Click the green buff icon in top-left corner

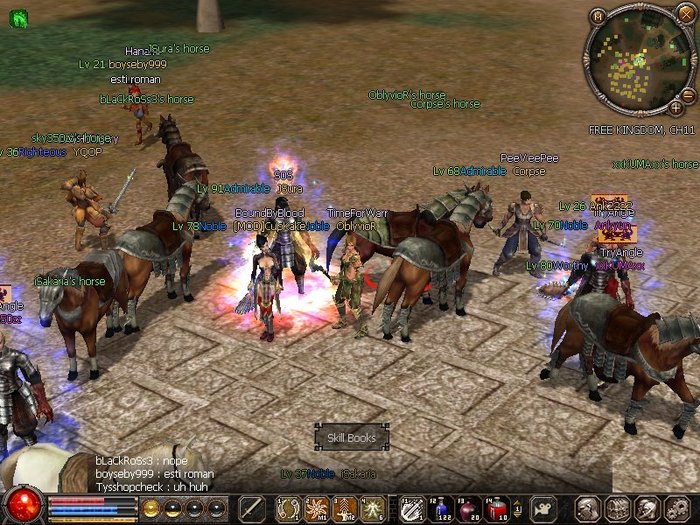point(17,18)
